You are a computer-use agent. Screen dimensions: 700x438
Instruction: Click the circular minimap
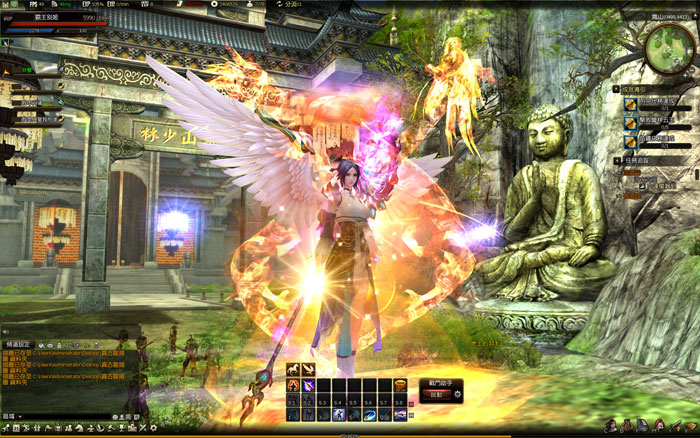click(x=667, y=43)
